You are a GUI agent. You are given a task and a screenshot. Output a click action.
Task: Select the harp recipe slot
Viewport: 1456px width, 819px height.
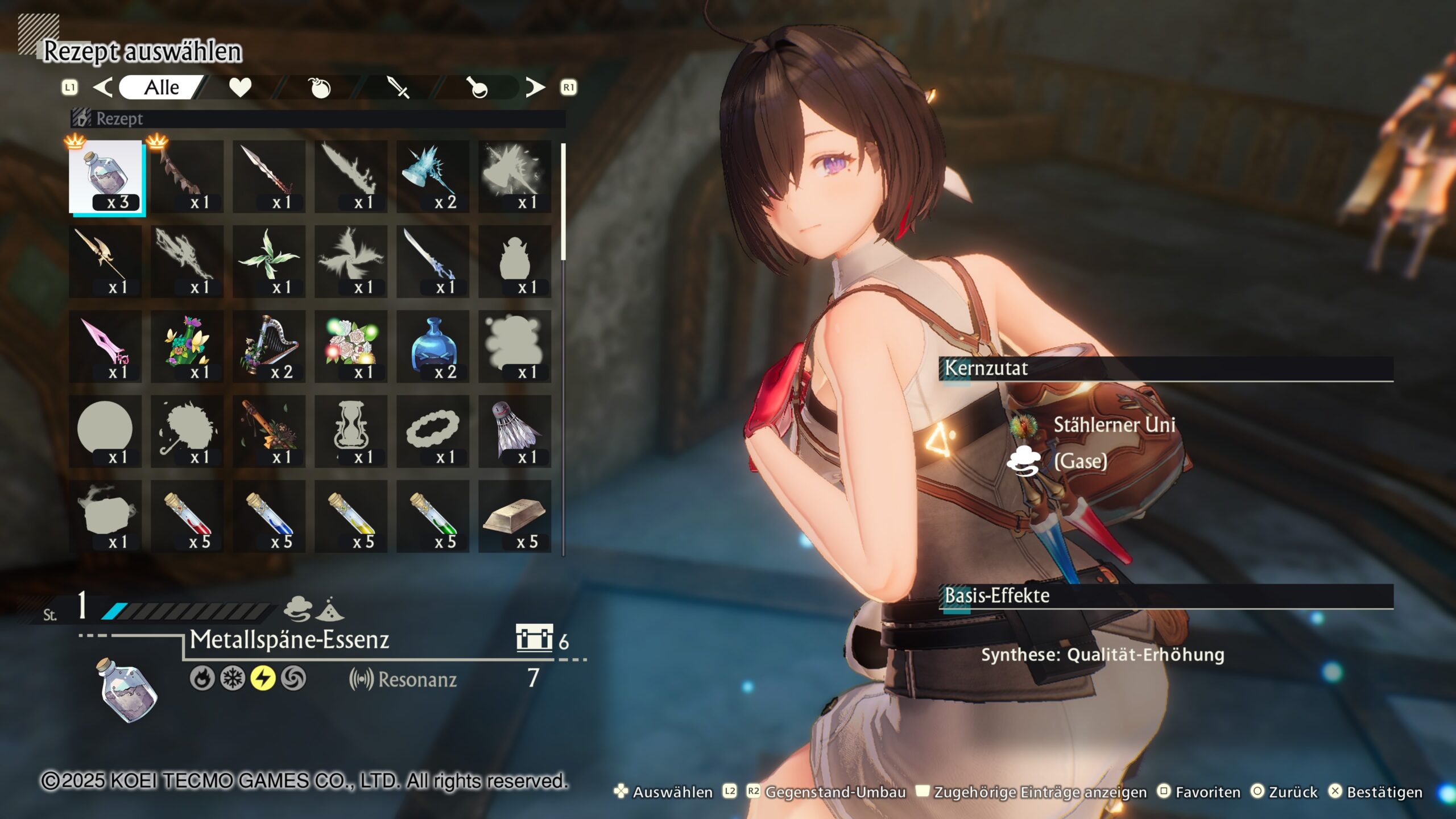tap(269, 346)
